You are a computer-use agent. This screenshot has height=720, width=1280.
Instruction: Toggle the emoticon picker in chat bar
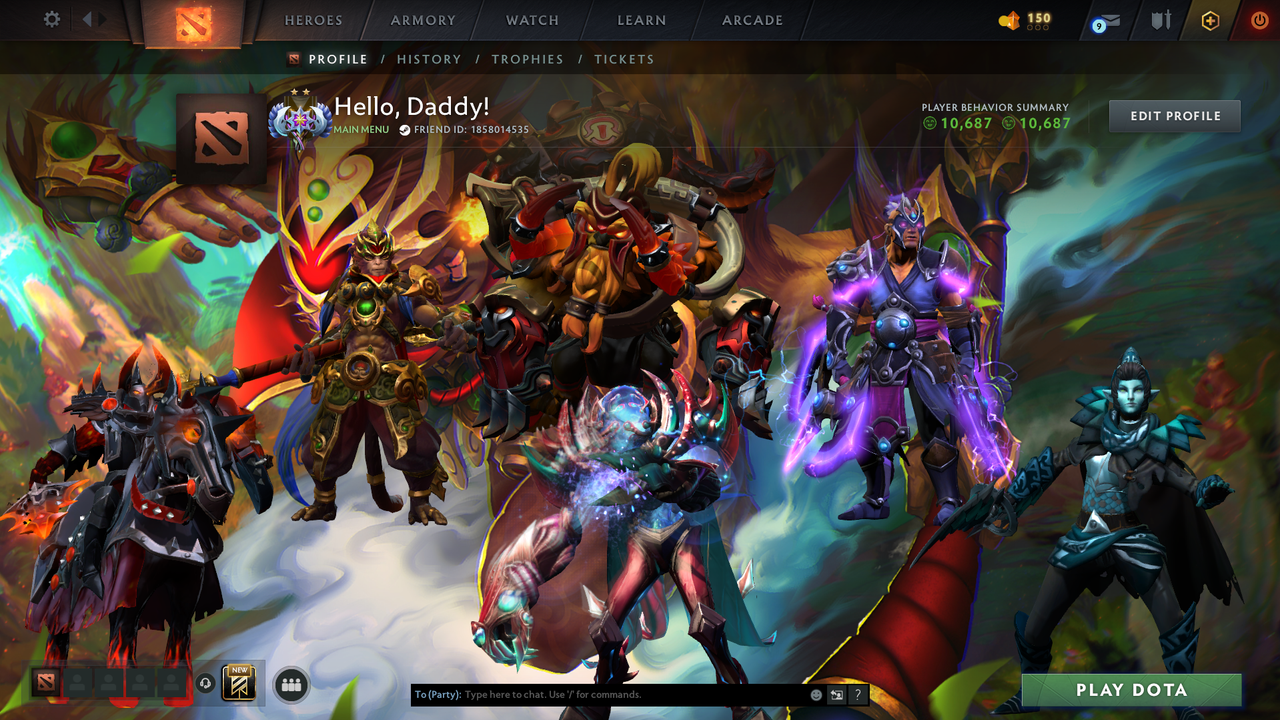pyautogui.click(x=816, y=694)
